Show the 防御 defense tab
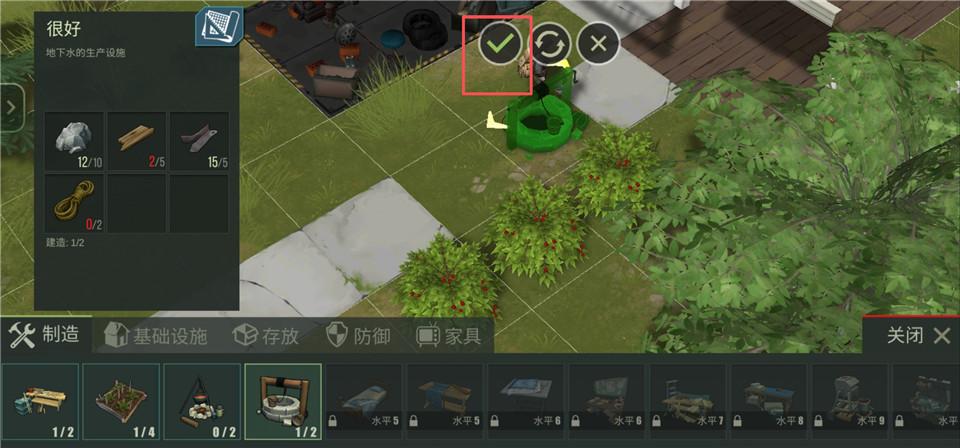Viewport: 960px width, 448px height. [358, 336]
